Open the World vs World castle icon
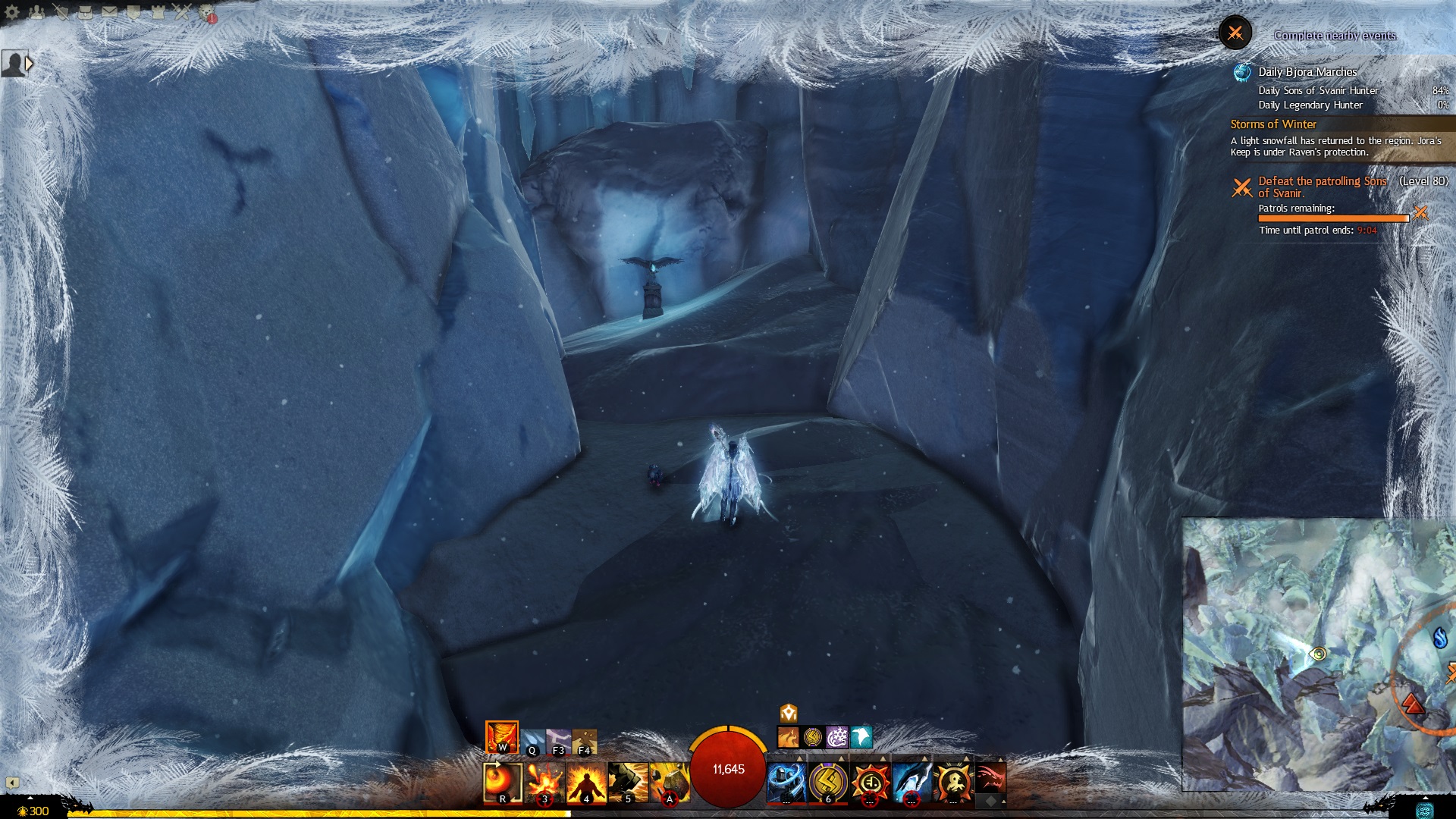1456x819 pixels. pyautogui.click(x=158, y=11)
